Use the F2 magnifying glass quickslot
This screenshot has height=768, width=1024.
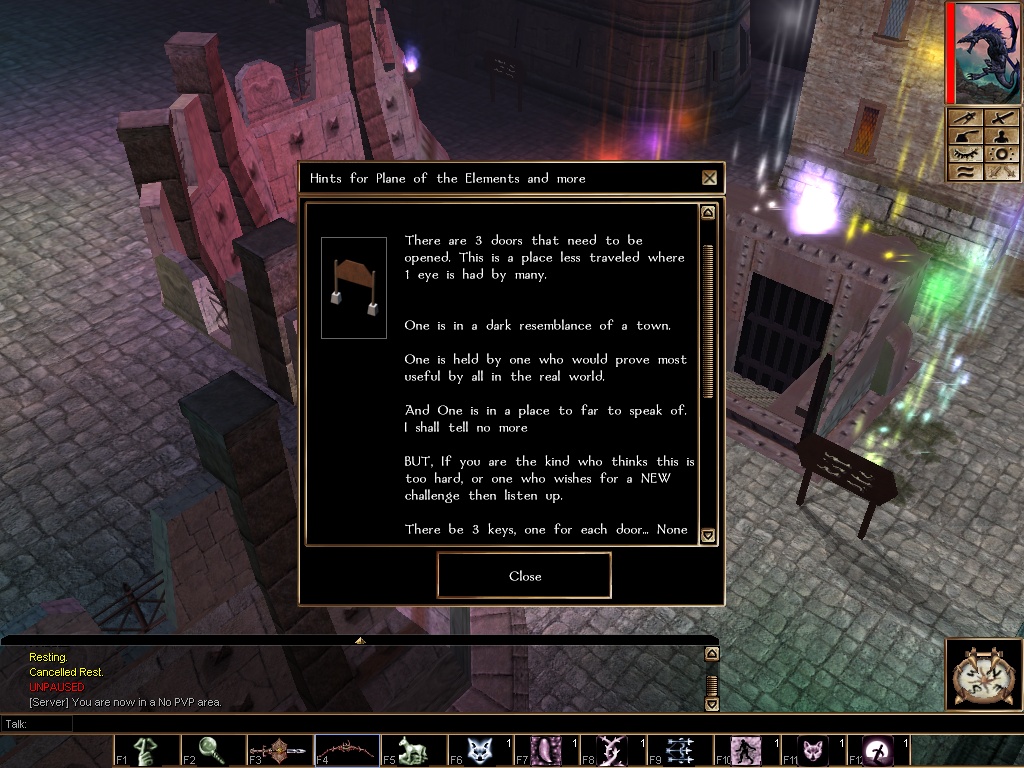tap(213, 751)
